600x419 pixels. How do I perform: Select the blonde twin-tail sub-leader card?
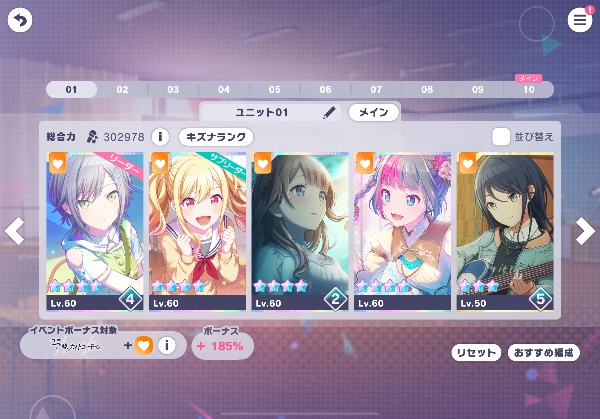click(x=198, y=231)
